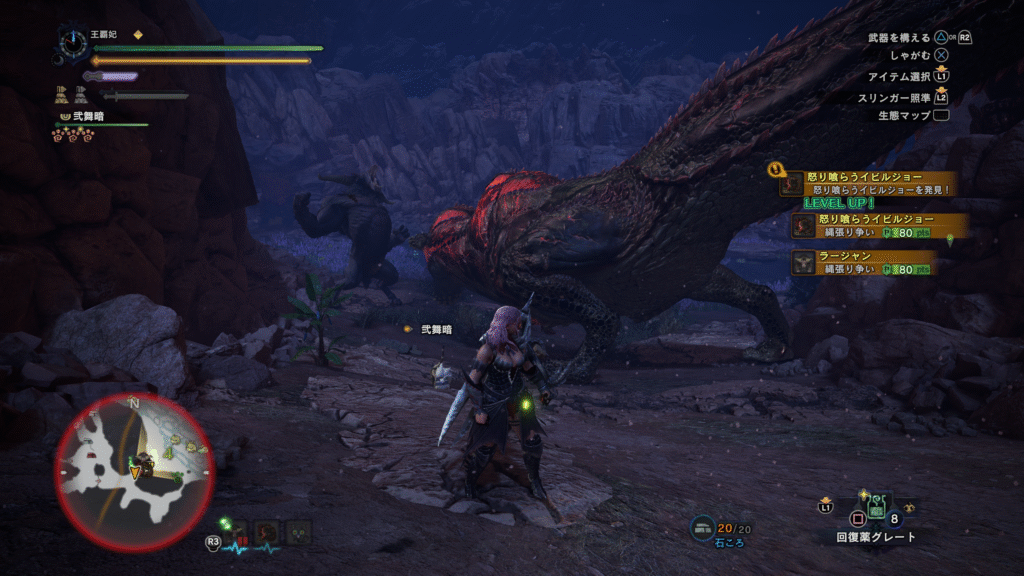Select the 怒り喰らうイビルジョー 縄張り争い points entry
This screenshot has height=576, width=1024.
[x=865, y=225]
